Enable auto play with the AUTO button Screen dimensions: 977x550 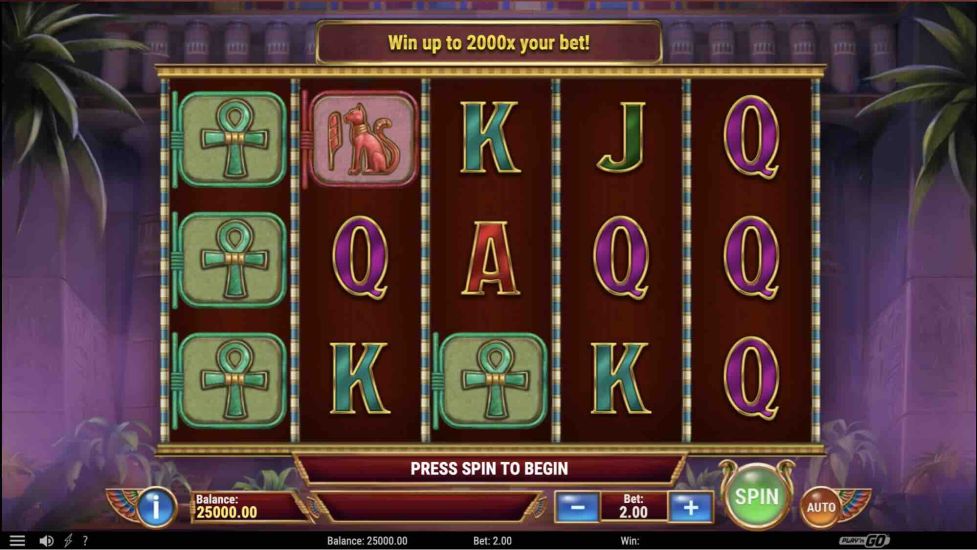click(x=820, y=507)
